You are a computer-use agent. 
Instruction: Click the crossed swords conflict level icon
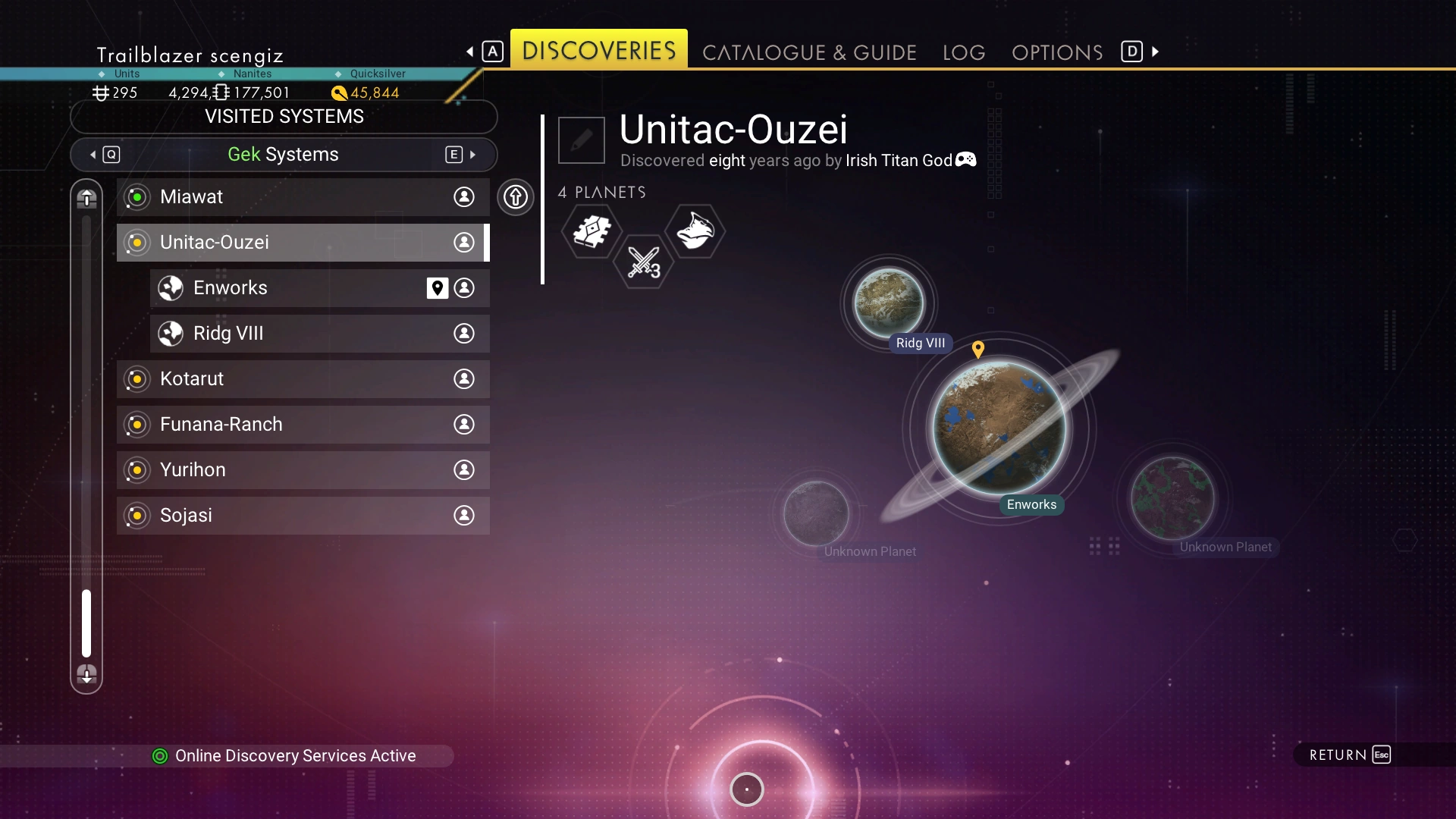[644, 262]
